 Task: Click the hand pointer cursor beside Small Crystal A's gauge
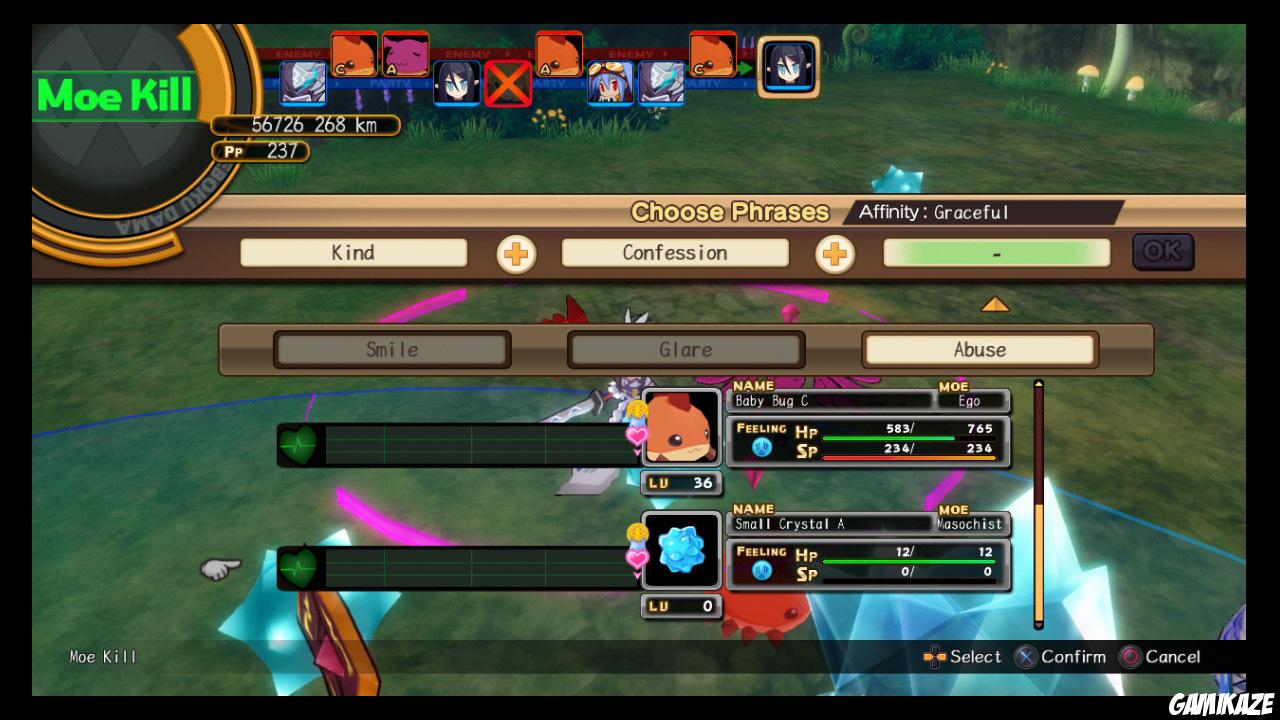[219, 567]
